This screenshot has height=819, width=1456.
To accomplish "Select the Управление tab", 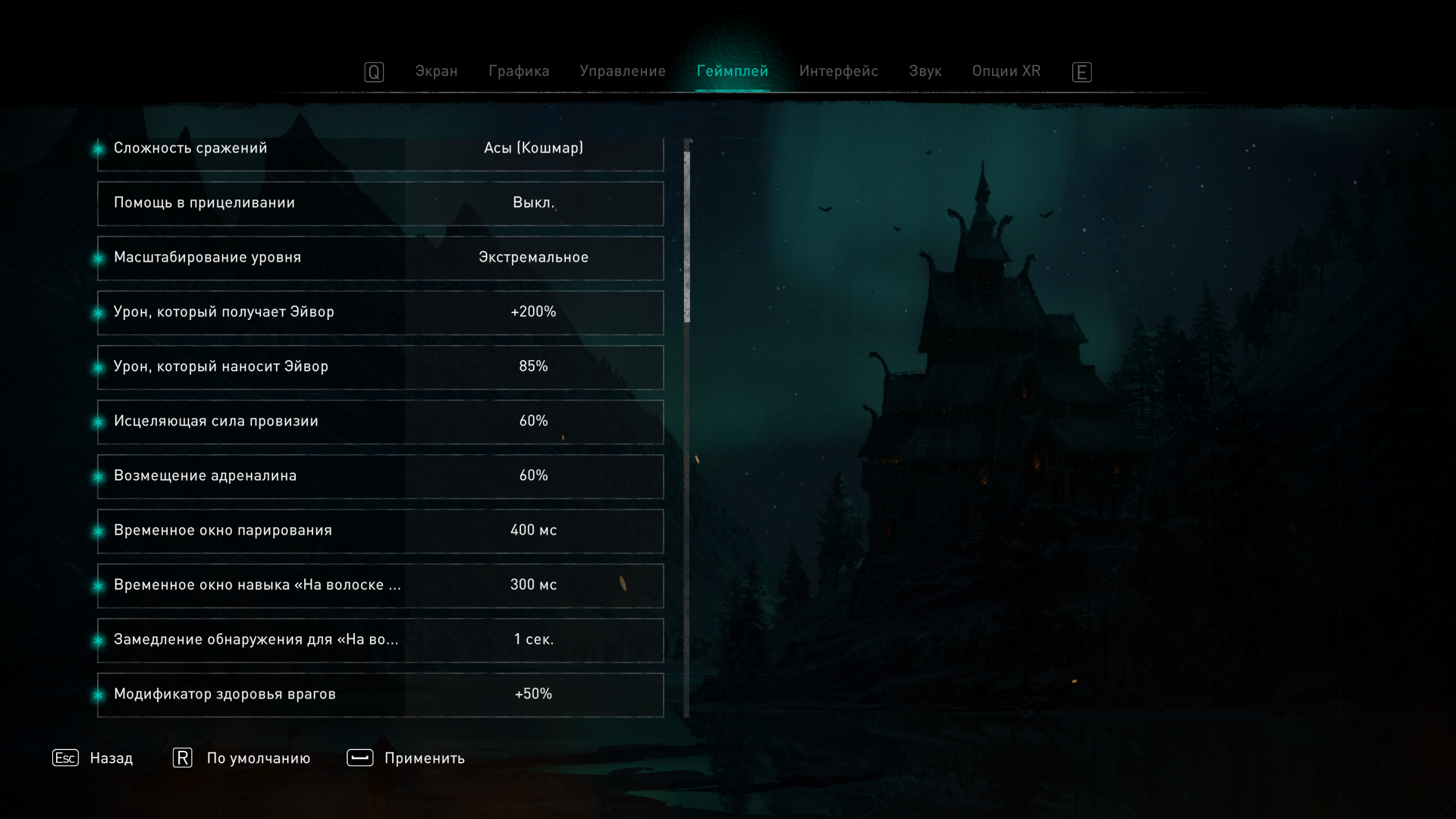I will [623, 71].
